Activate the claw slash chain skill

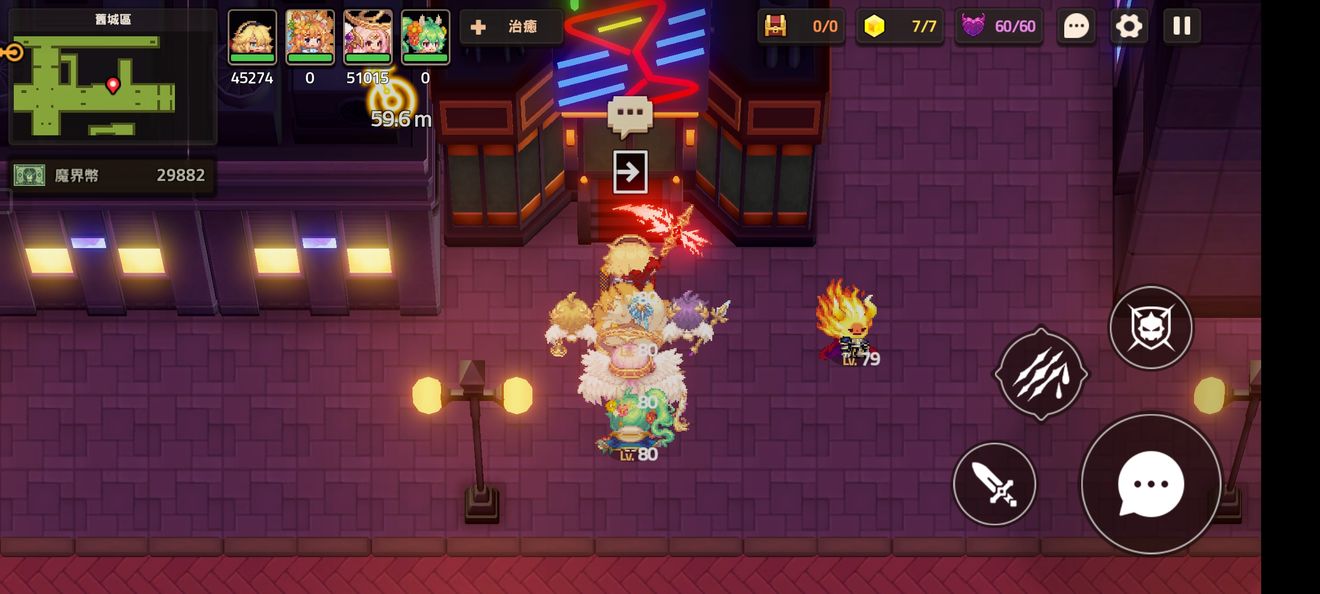tap(1041, 374)
